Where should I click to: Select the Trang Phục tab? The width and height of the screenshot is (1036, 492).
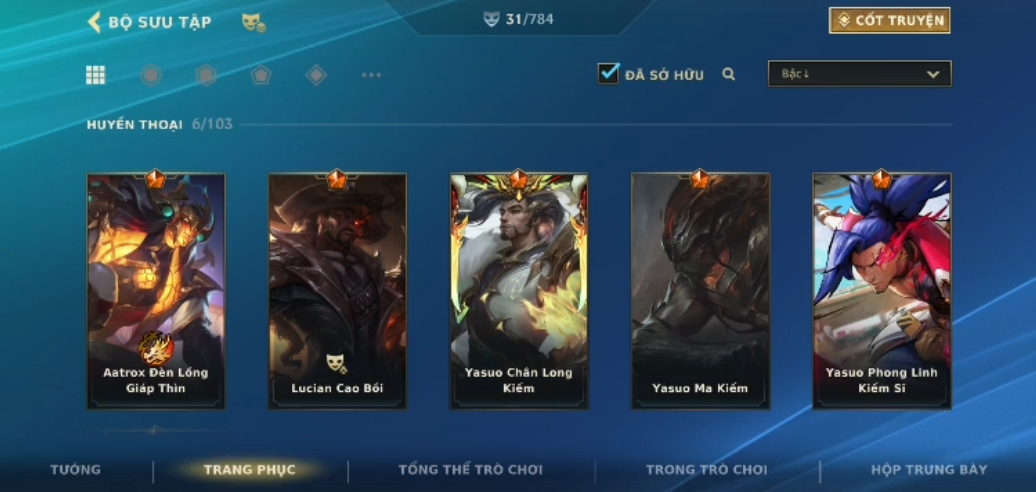(x=249, y=470)
